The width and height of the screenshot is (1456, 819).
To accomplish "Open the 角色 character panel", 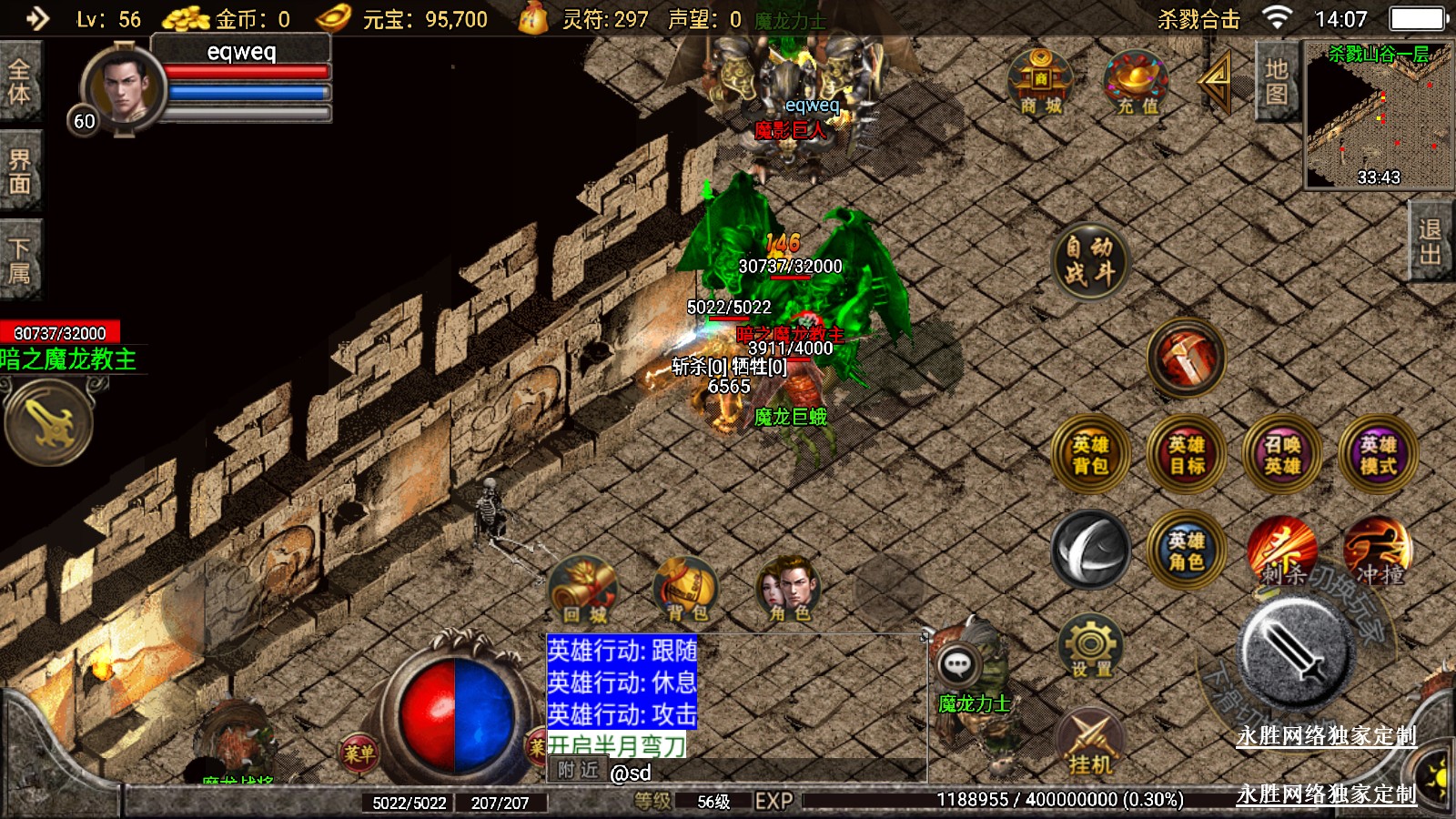I will click(789, 590).
